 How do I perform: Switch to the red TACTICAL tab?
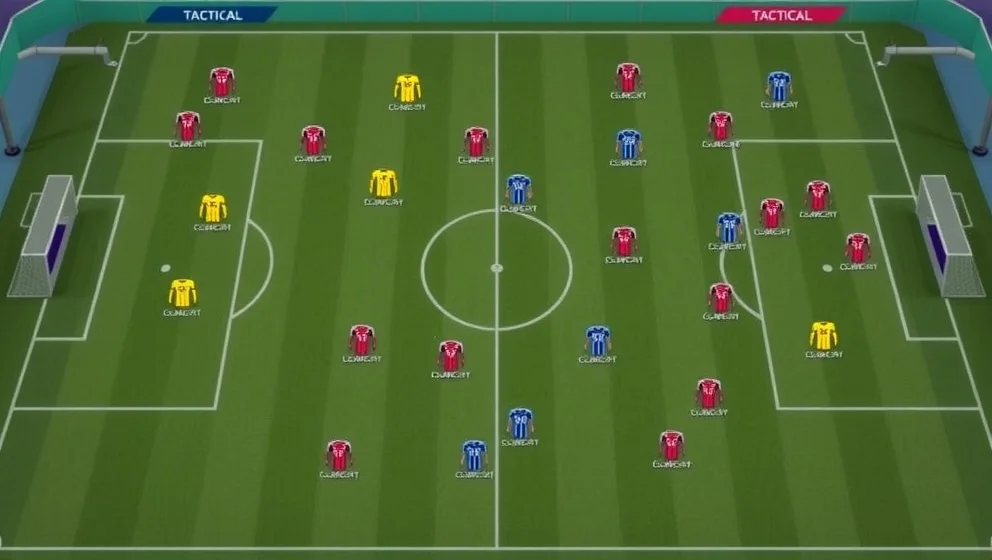pos(781,15)
